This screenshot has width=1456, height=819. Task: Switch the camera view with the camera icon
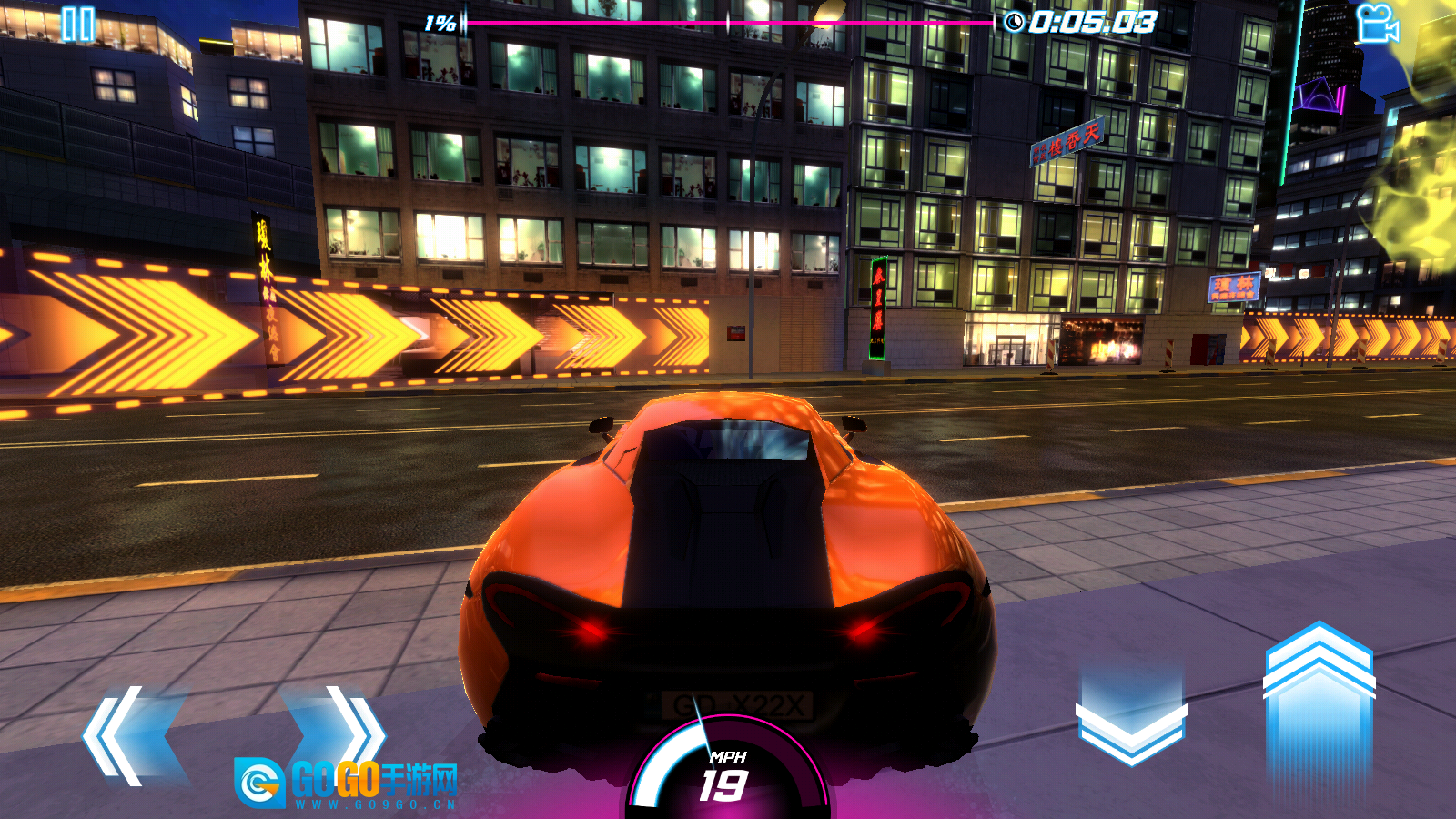(1377, 24)
